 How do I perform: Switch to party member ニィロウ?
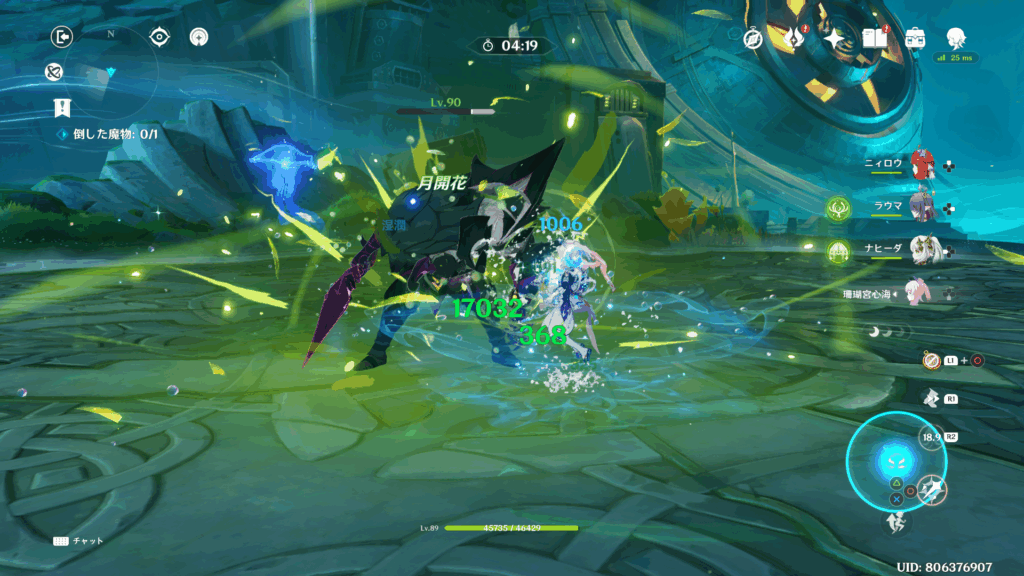pyautogui.click(x=922, y=163)
